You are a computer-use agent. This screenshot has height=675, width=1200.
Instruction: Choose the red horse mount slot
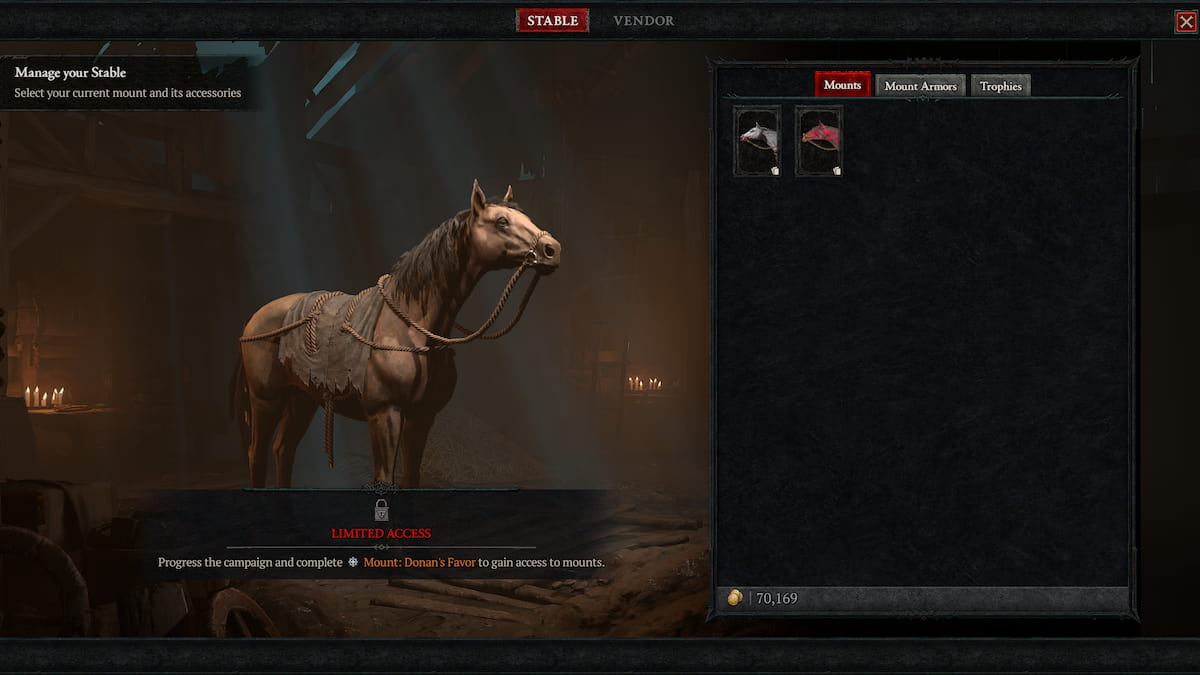(x=819, y=141)
